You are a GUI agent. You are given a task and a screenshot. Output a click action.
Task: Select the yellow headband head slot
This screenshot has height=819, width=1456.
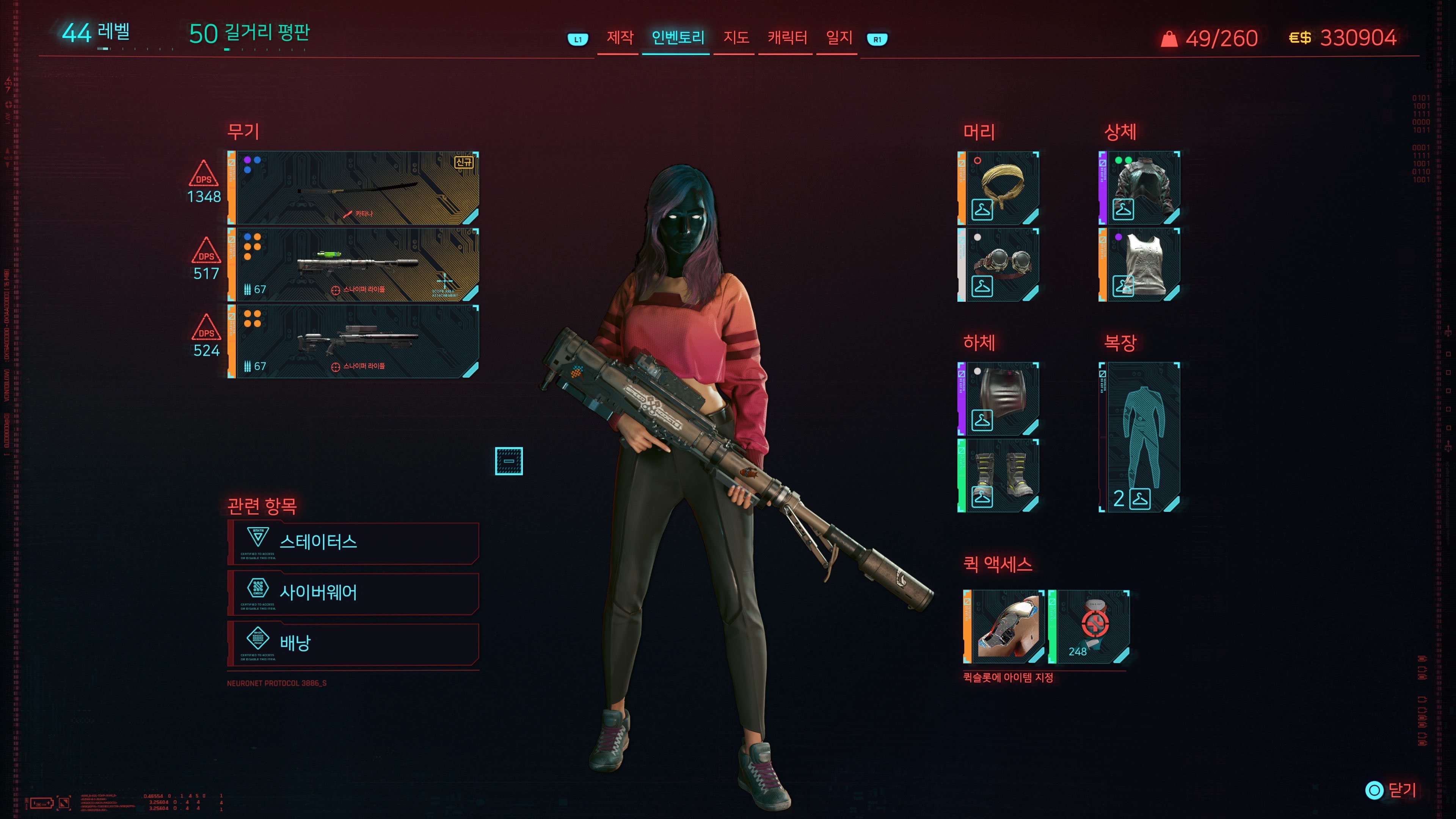(999, 188)
